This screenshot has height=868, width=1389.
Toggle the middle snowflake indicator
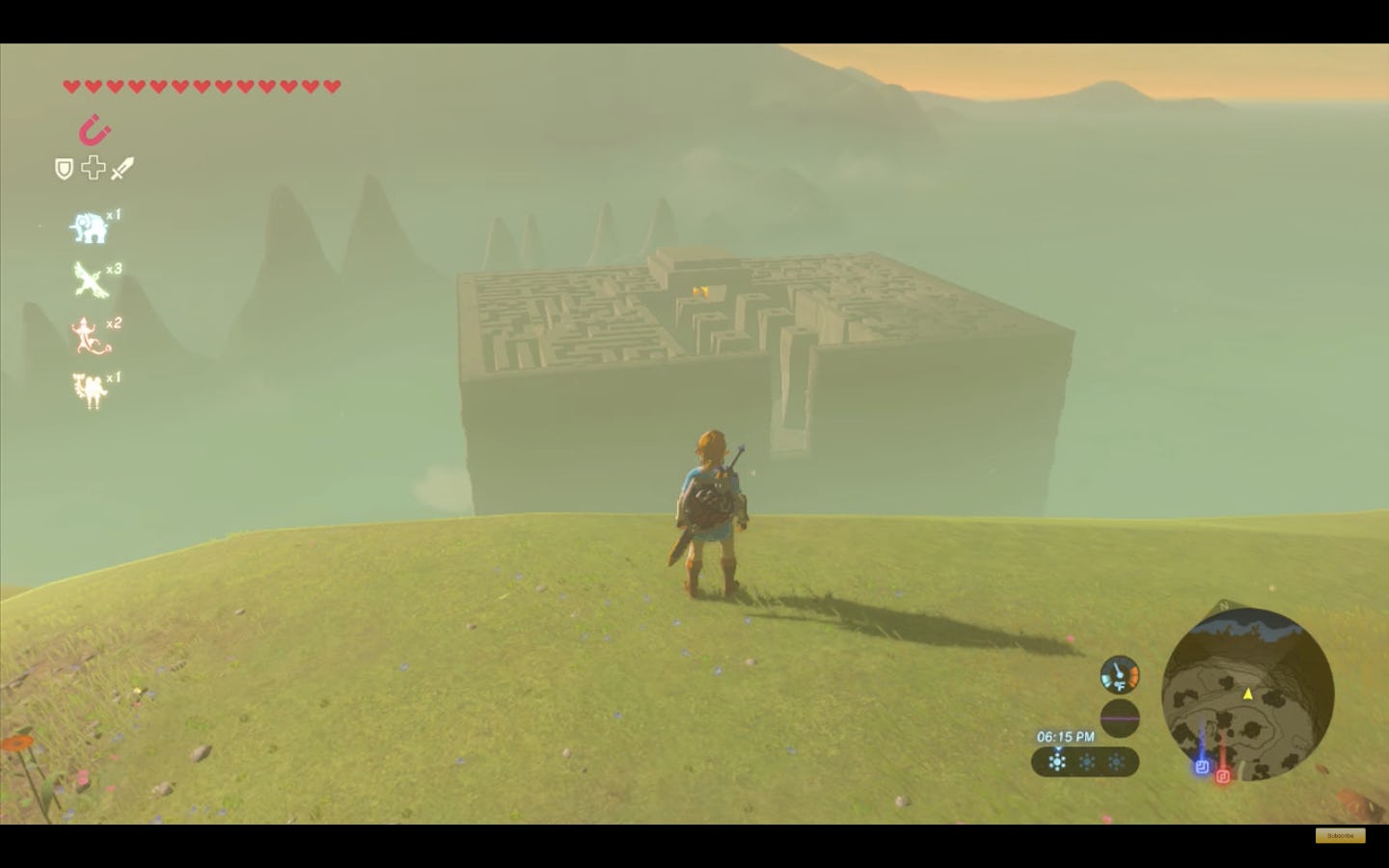1087,762
